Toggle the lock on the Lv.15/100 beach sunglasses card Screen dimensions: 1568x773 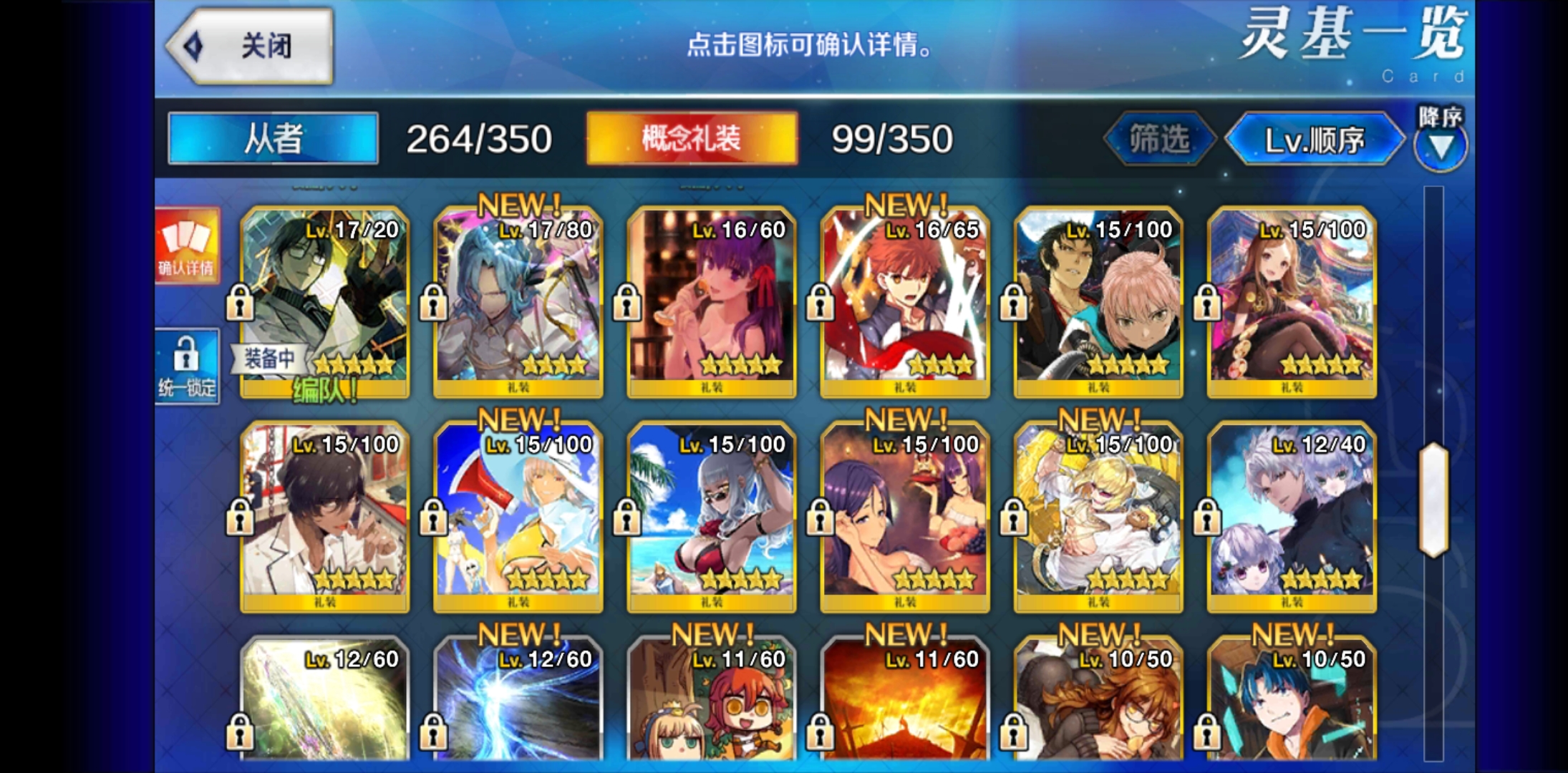coord(628,517)
